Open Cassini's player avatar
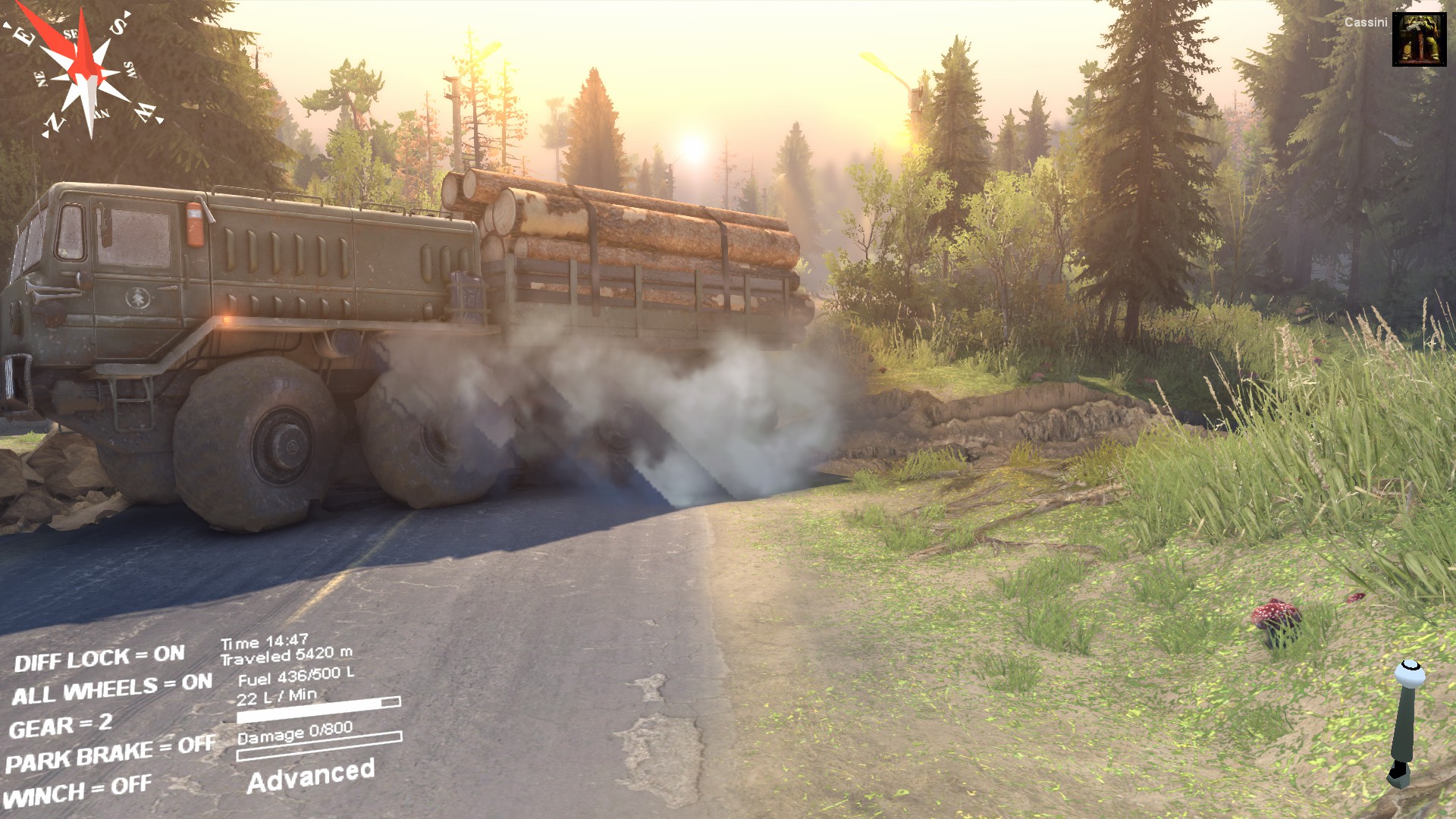The image size is (1456, 819). pos(1419,39)
